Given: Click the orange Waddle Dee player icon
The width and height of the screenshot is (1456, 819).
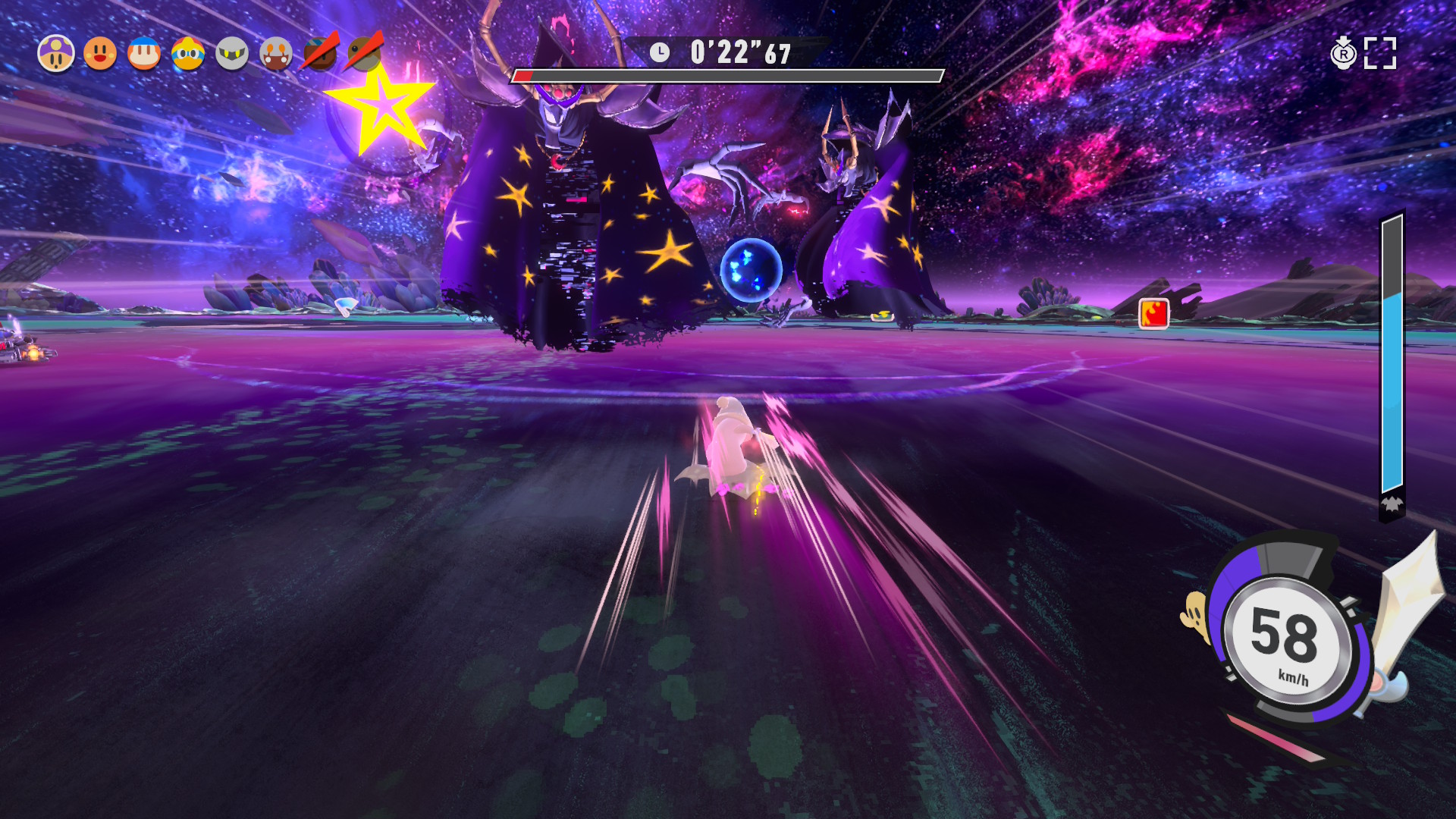Looking at the screenshot, I should coord(100,54).
